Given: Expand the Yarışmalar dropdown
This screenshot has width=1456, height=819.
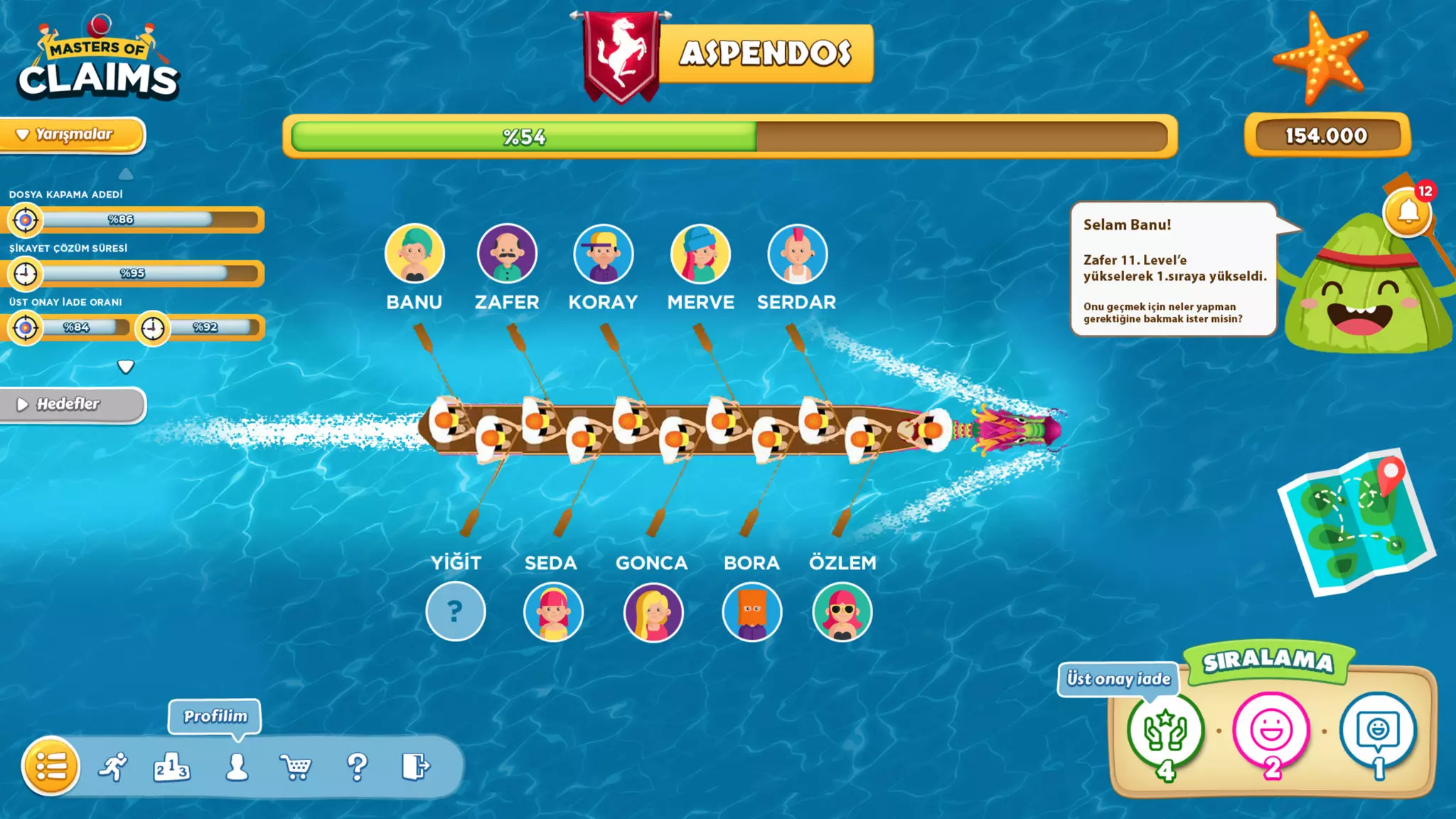Looking at the screenshot, I should click(73, 134).
